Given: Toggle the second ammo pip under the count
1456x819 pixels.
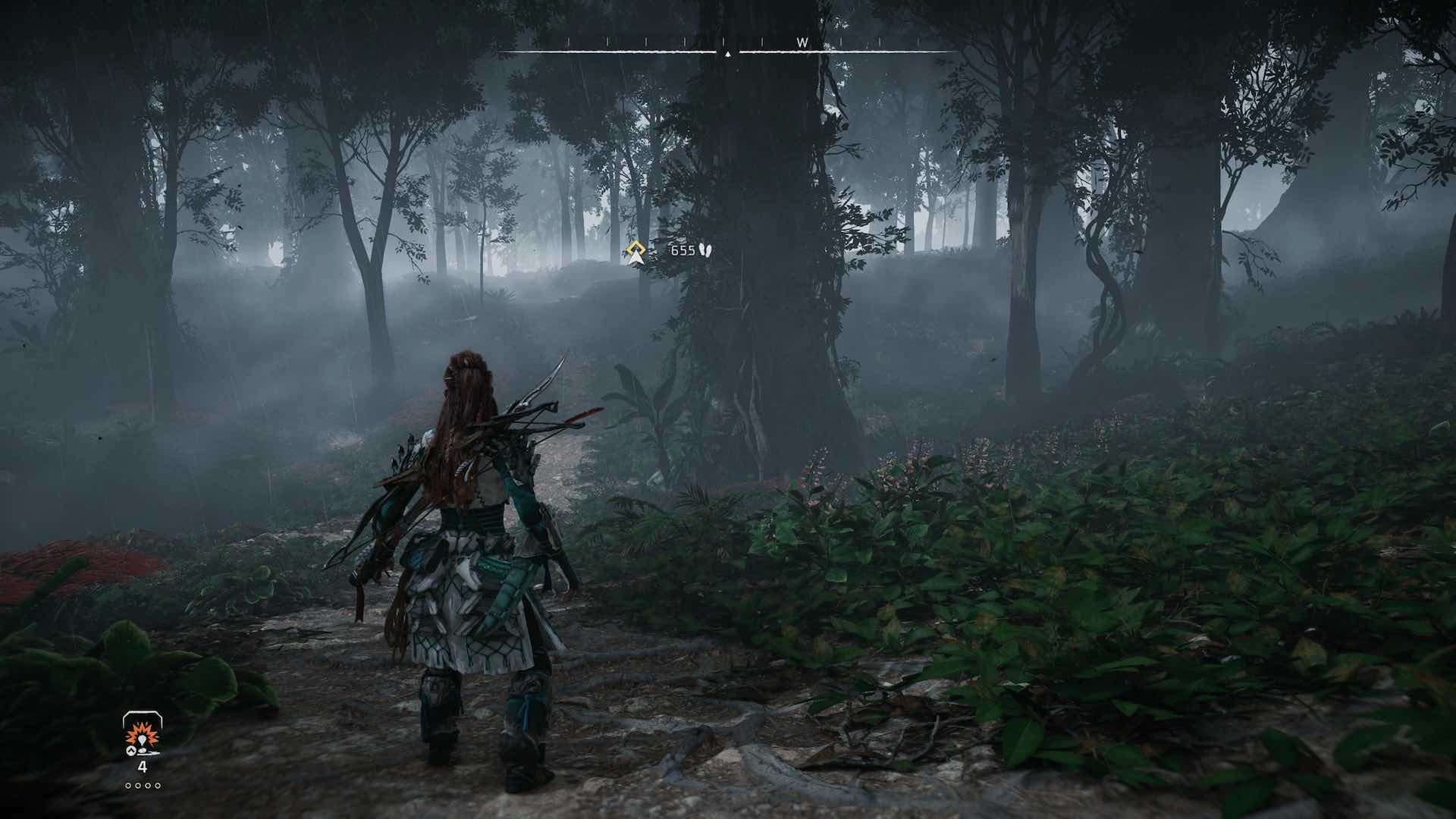Looking at the screenshot, I should click(x=138, y=786).
